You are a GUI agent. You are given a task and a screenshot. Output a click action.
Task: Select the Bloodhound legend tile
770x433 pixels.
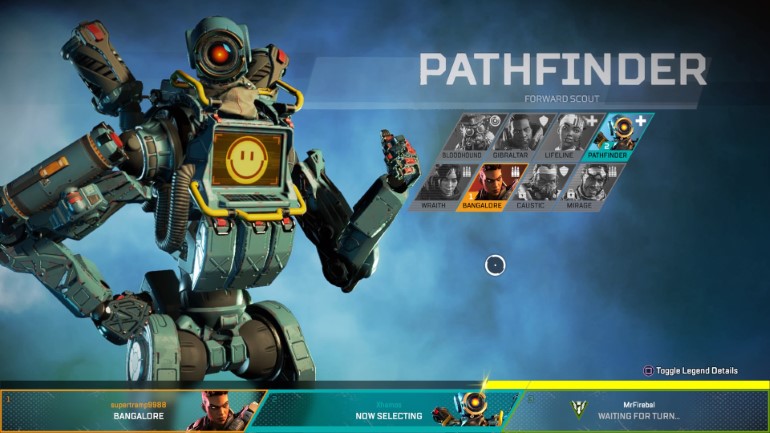470,137
